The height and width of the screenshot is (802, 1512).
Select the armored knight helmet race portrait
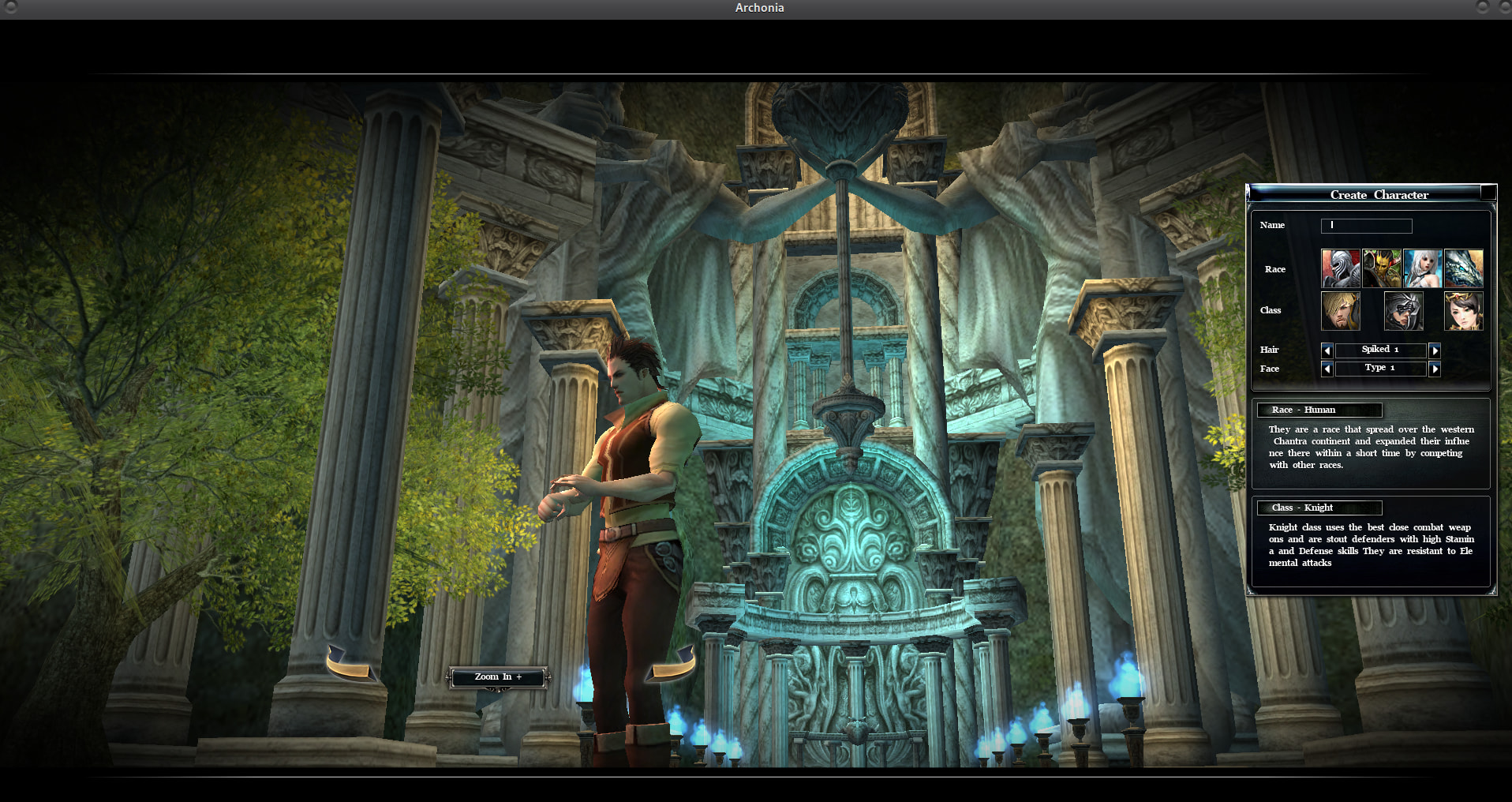click(x=1340, y=268)
